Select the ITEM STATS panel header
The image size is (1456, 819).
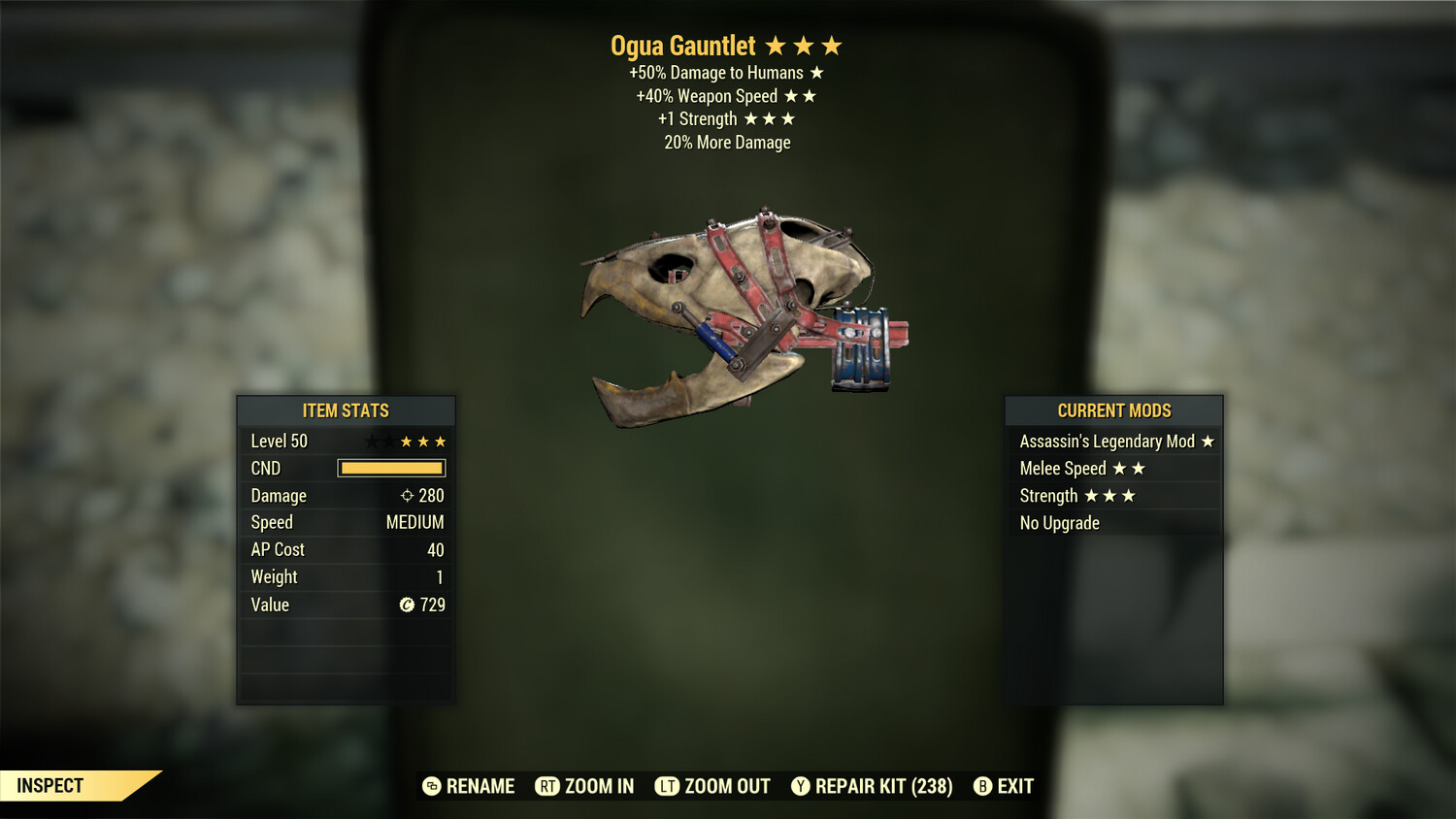[345, 410]
